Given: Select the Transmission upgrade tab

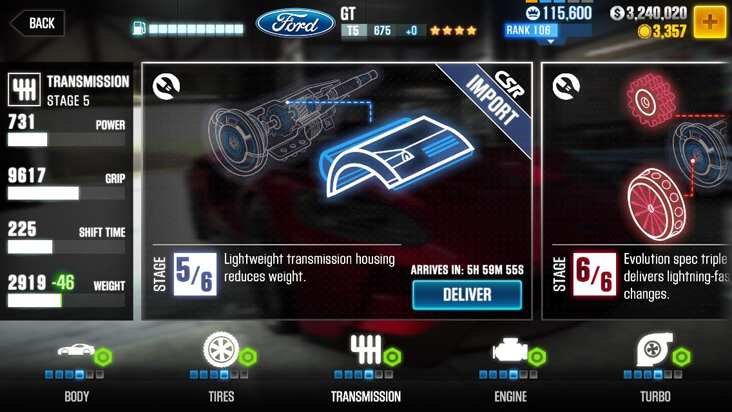Looking at the screenshot, I should point(365,369).
